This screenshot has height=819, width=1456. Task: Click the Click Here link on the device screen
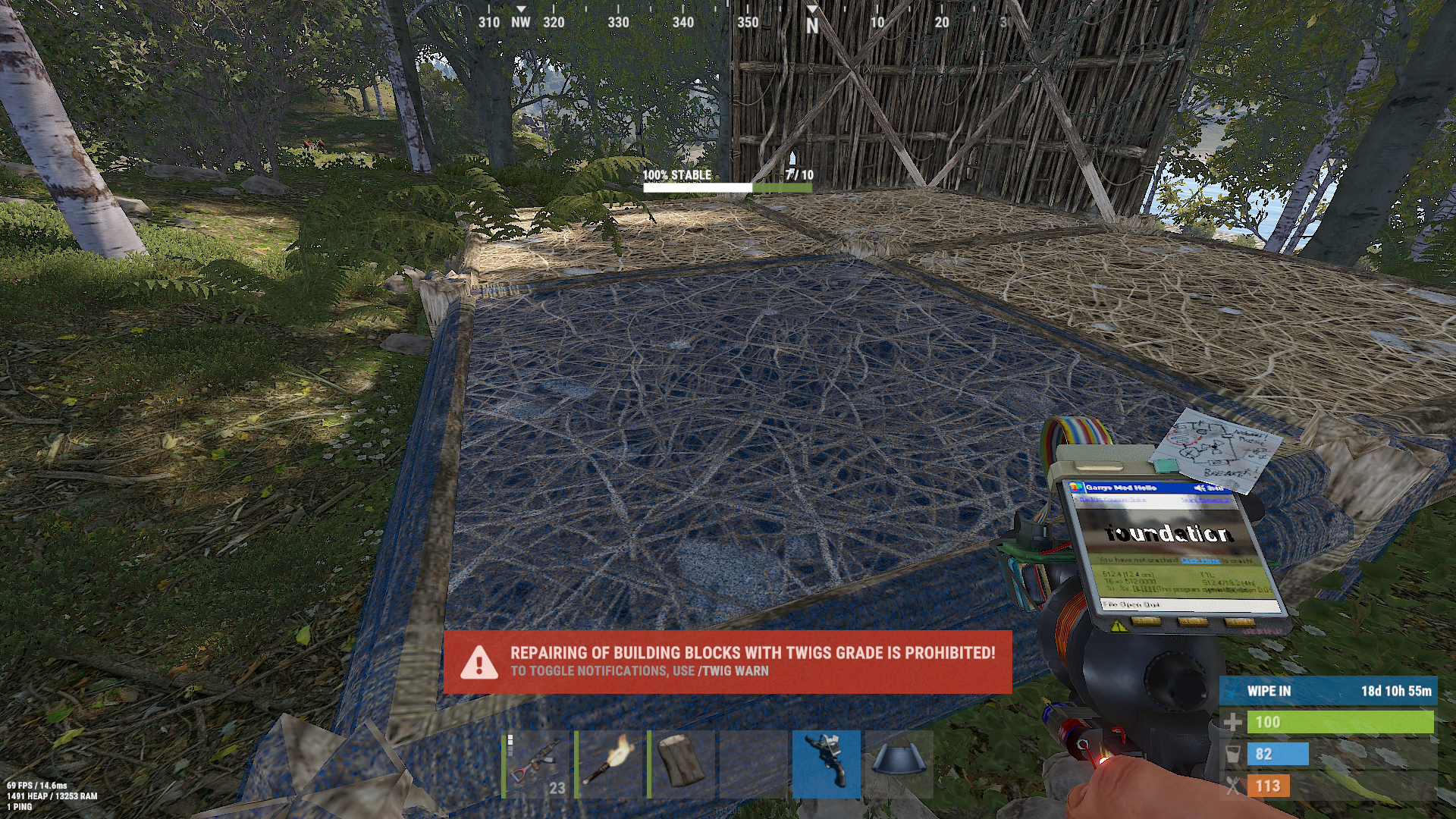click(1199, 561)
